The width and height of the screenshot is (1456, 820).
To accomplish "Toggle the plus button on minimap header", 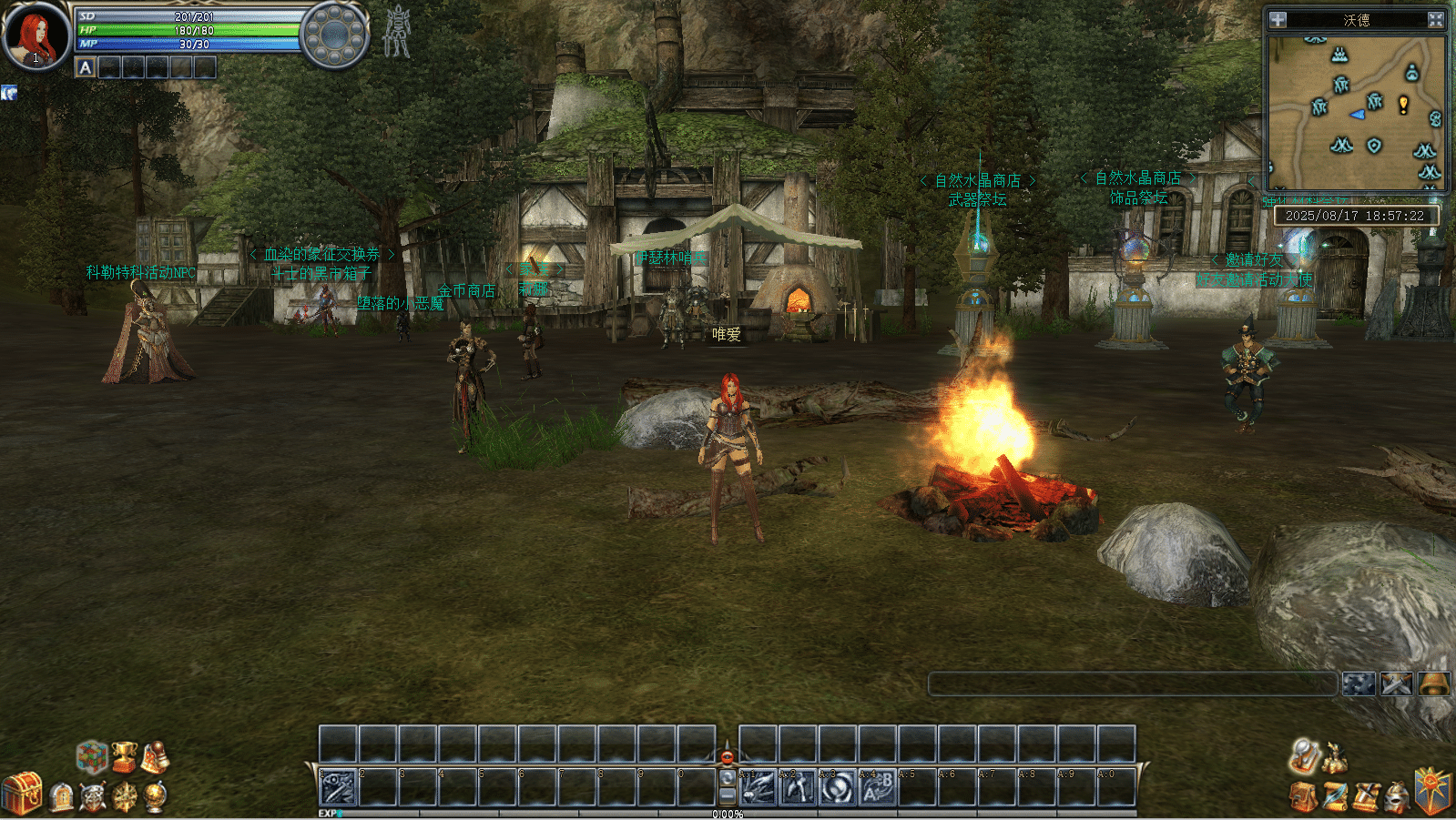I will click(1278, 19).
